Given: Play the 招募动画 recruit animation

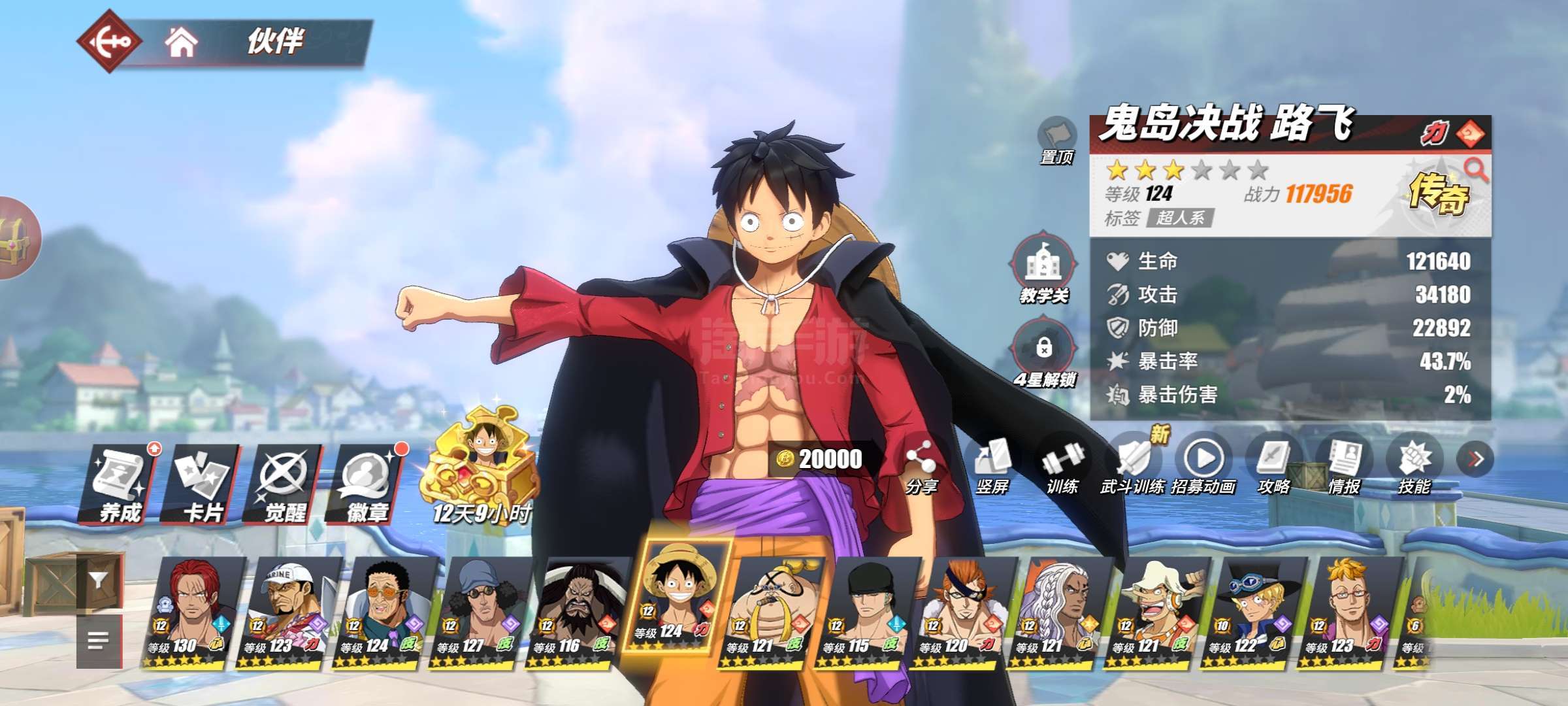Looking at the screenshot, I should pos(1203,465).
